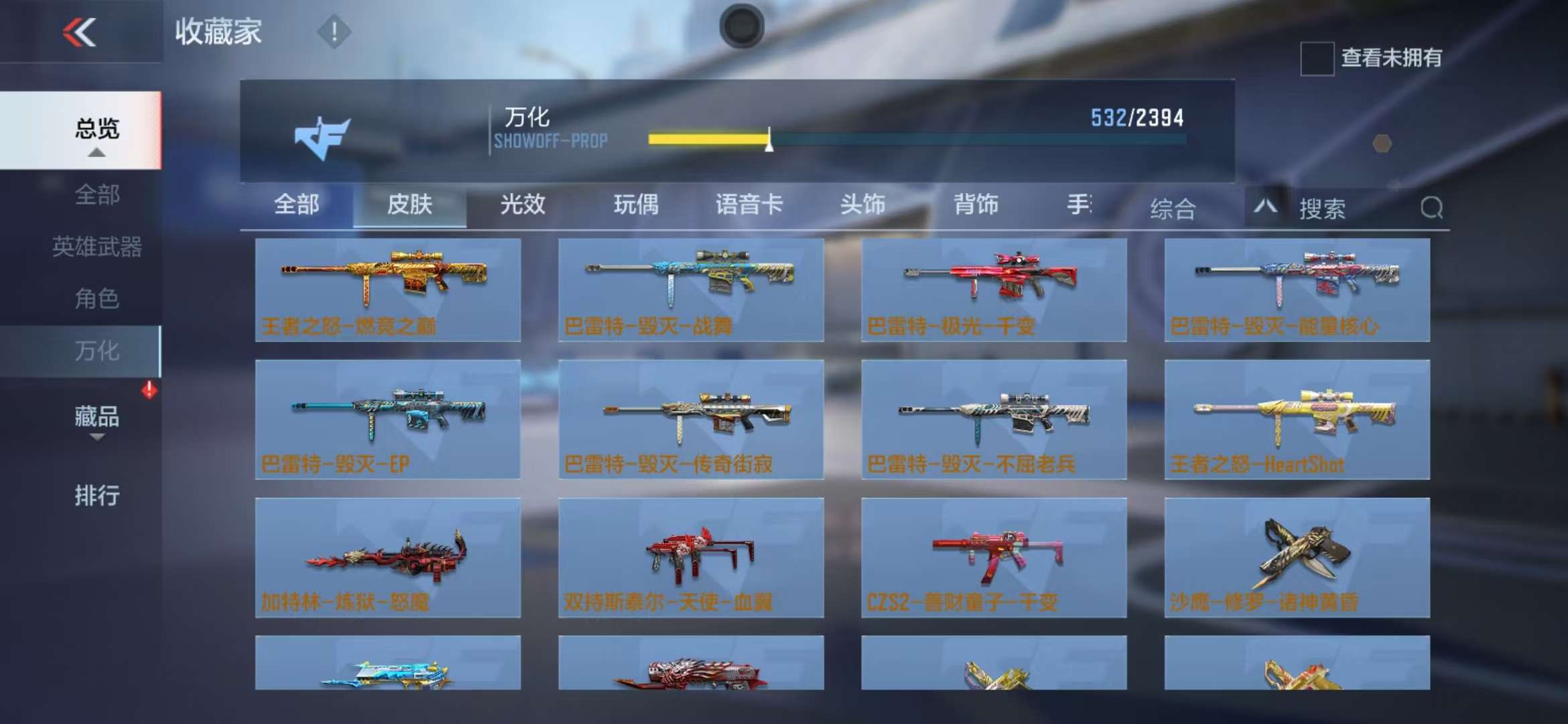Open the 英雄武器 sidebar entry
This screenshot has width=1568, height=724.
click(96, 247)
